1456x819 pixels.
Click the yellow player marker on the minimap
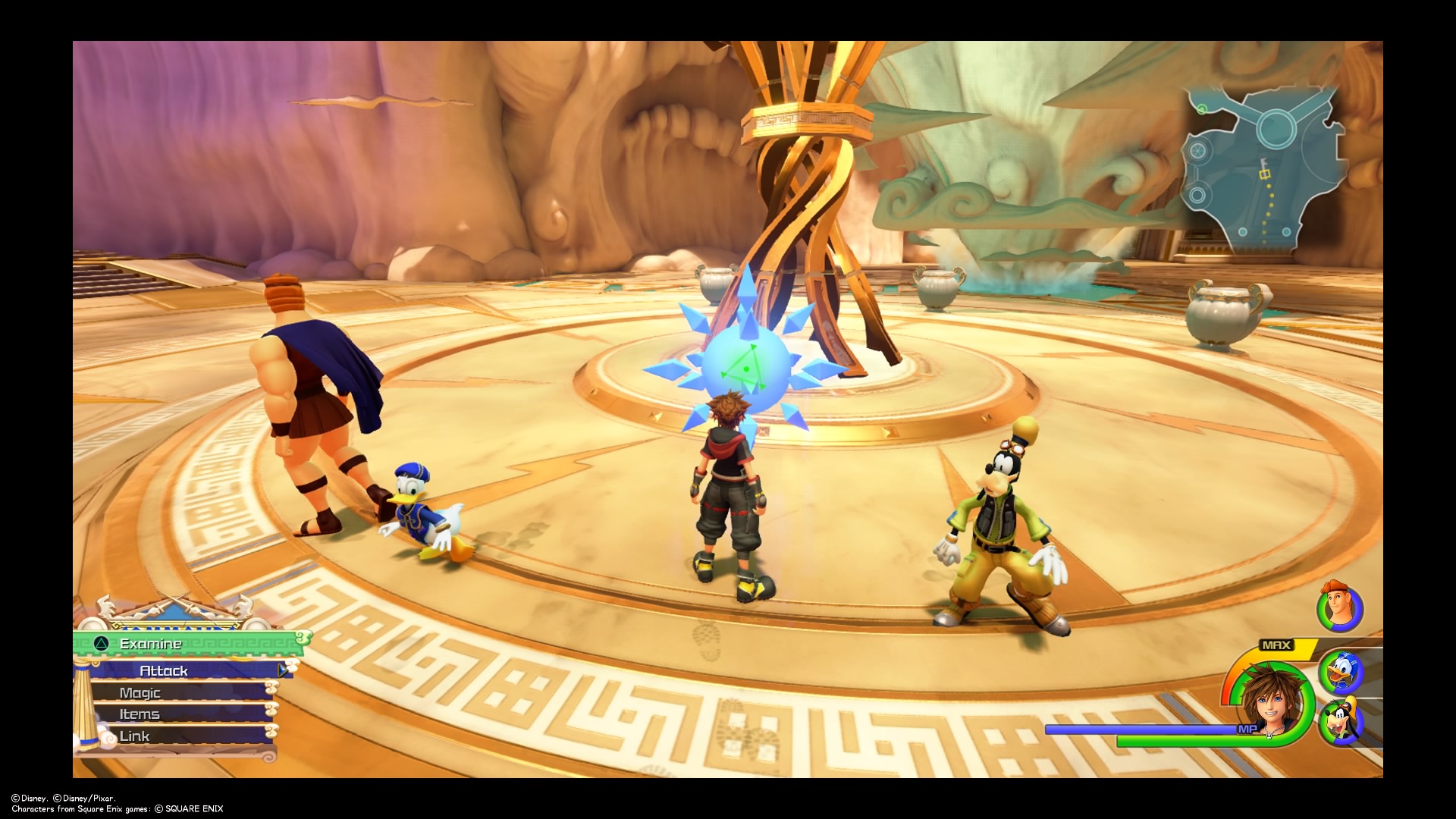pyautogui.click(x=1264, y=174)
